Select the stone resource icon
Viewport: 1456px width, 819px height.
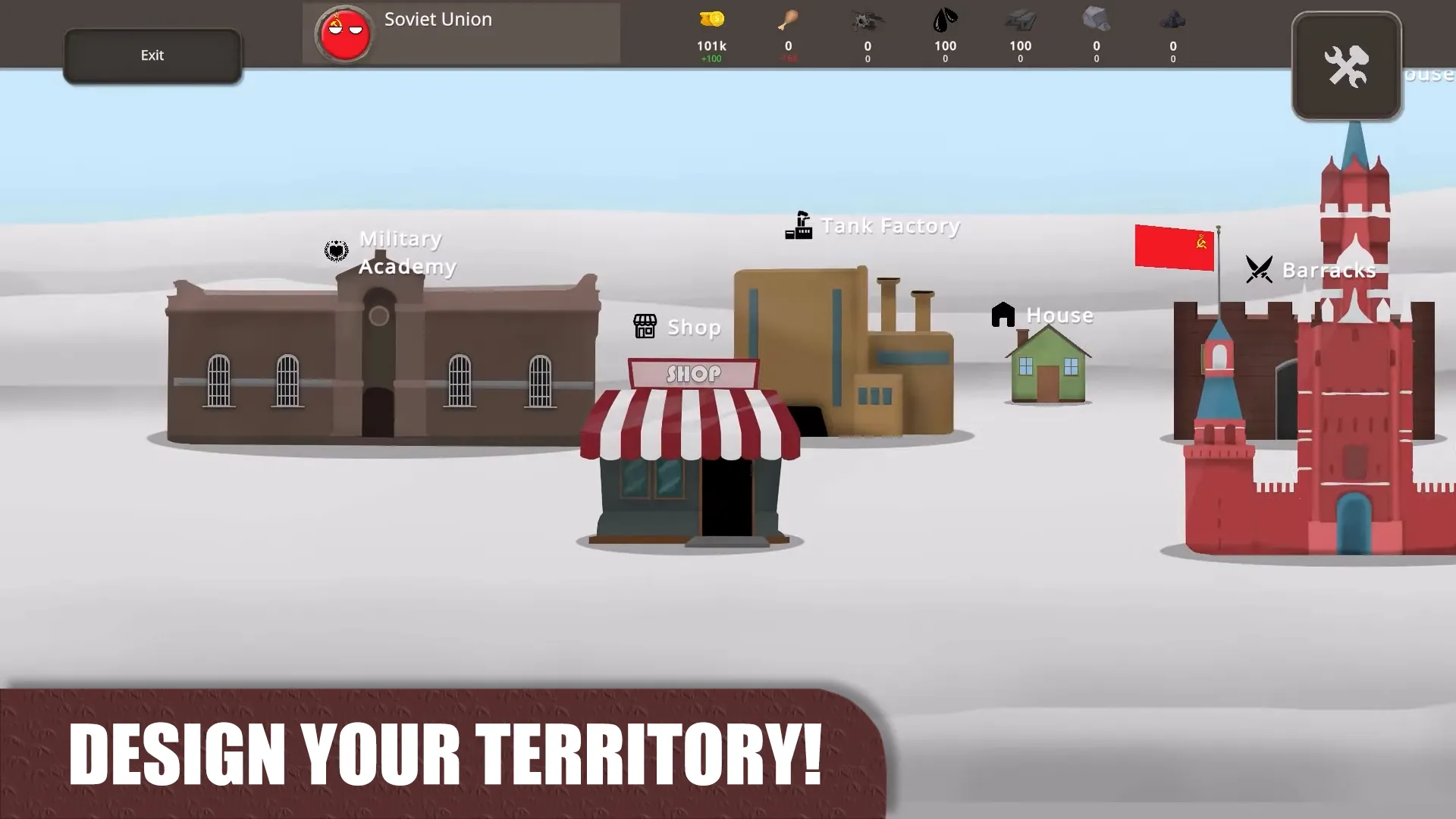point(1096,20)
